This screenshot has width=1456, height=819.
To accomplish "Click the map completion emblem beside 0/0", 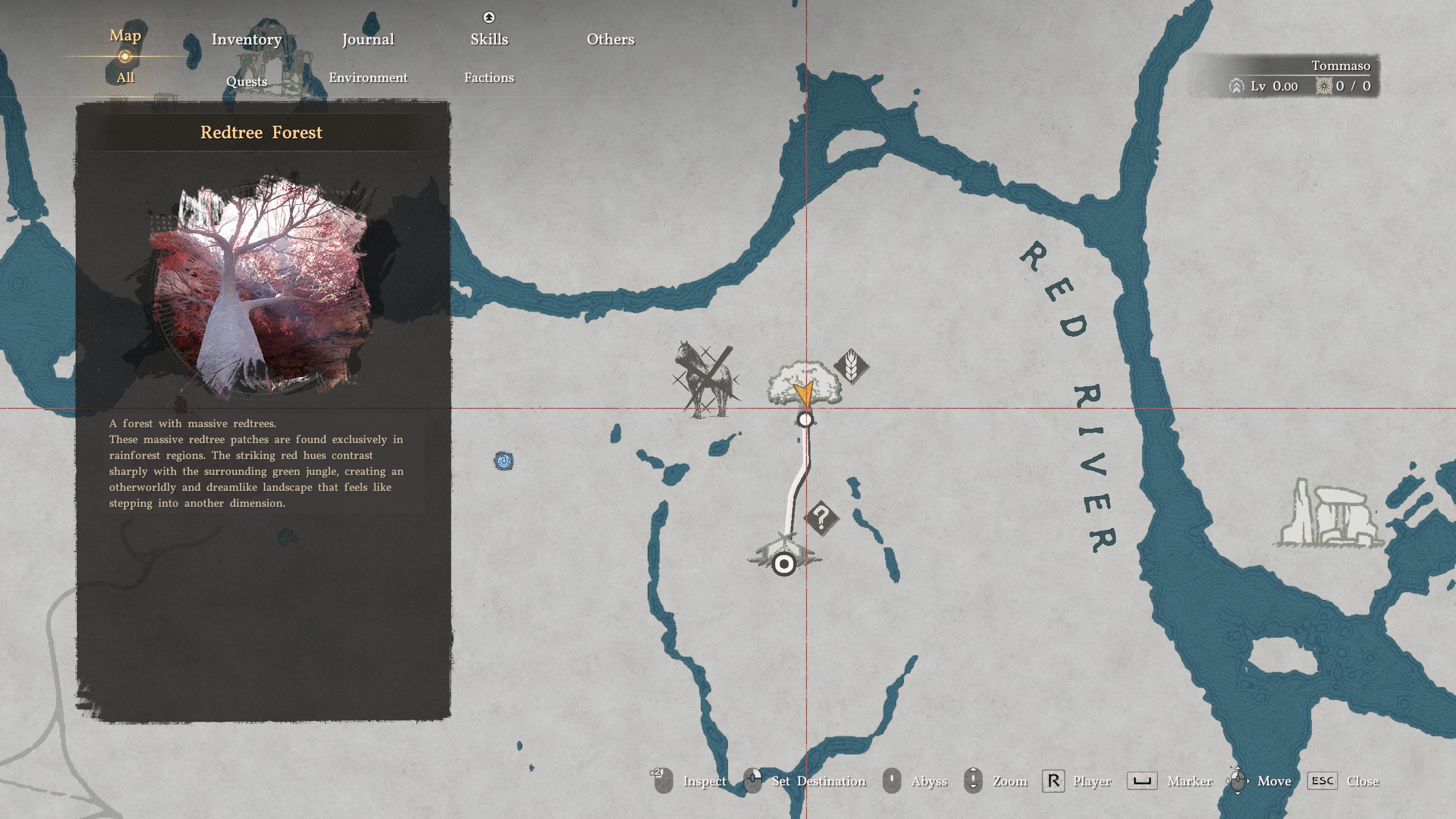I will click(x=1323, y=86).
